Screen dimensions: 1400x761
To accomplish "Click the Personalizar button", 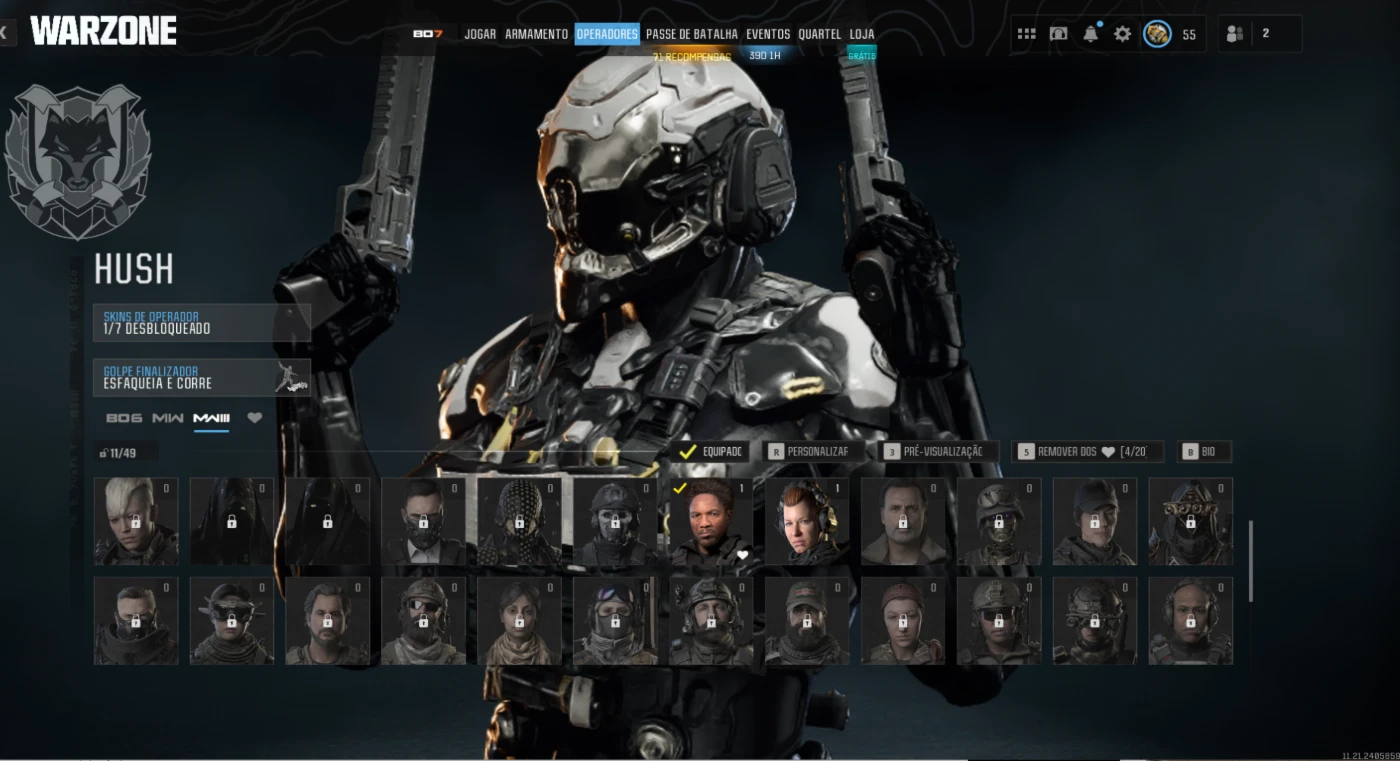I will (808, 452).
